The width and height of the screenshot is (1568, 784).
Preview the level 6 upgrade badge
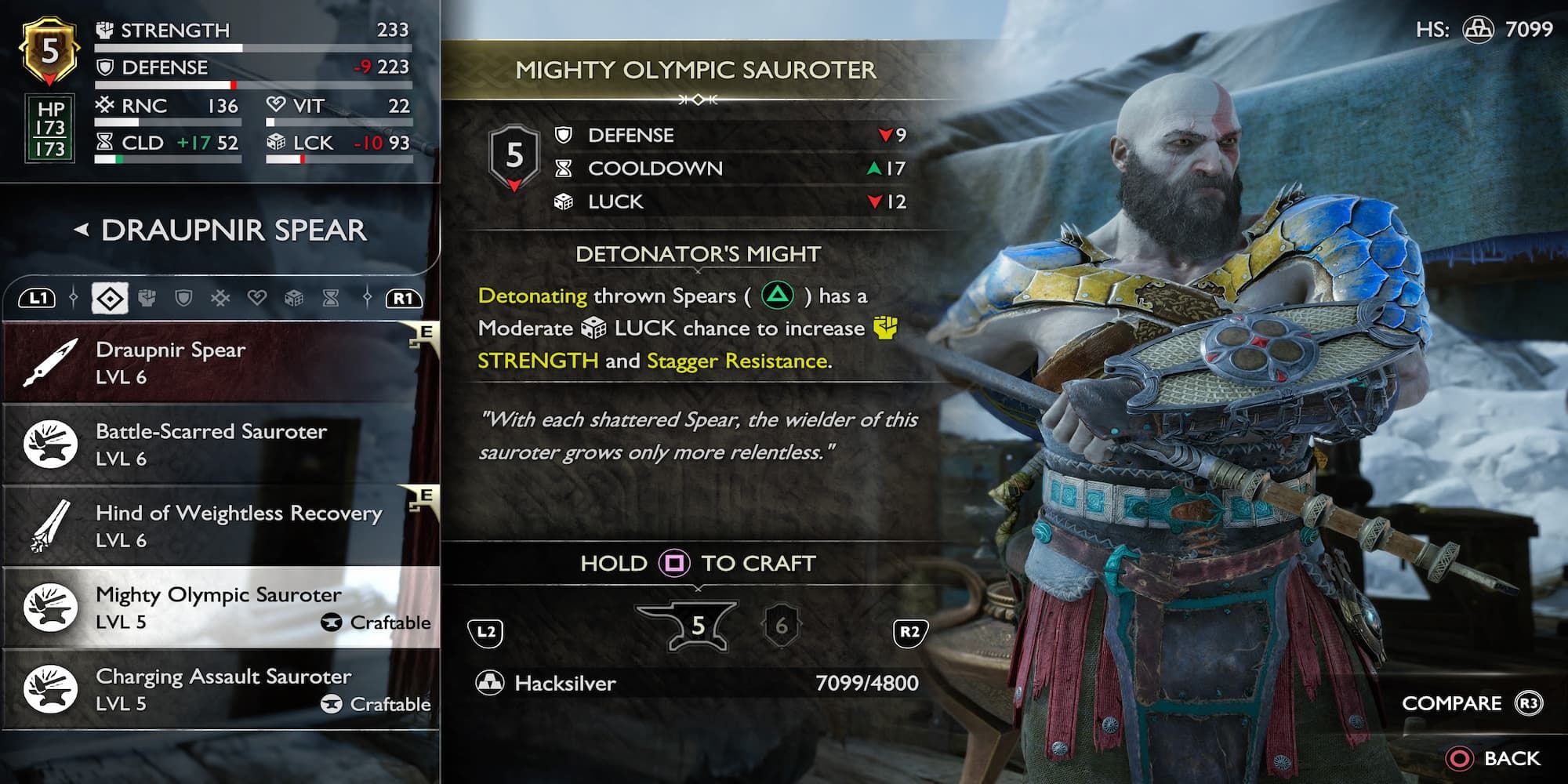coord(781,626)
